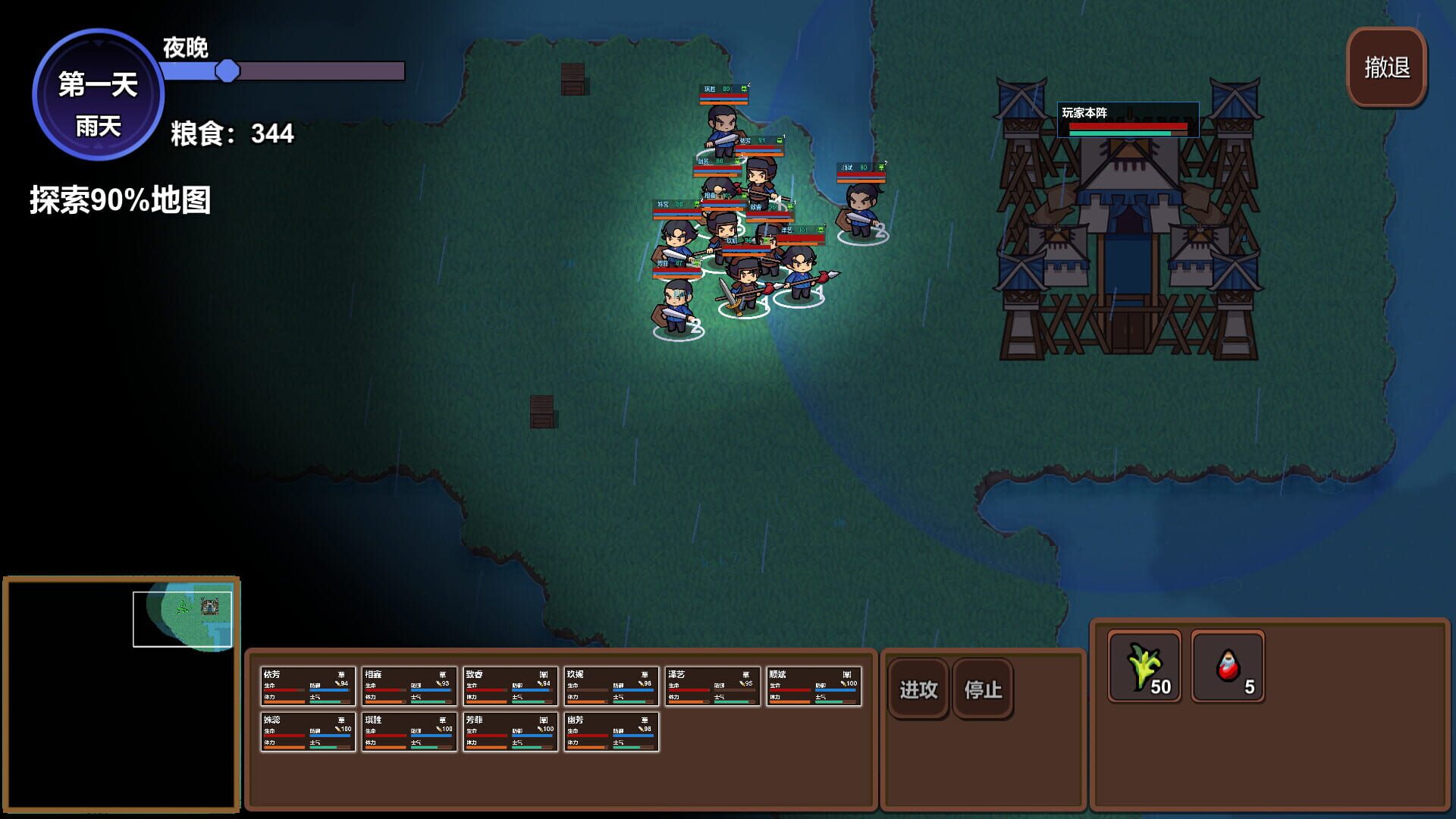Select 幽芳 from the bottom unit row
Image resolution: width=1456 pixels, height=819 pixels.
coord(610,732)
